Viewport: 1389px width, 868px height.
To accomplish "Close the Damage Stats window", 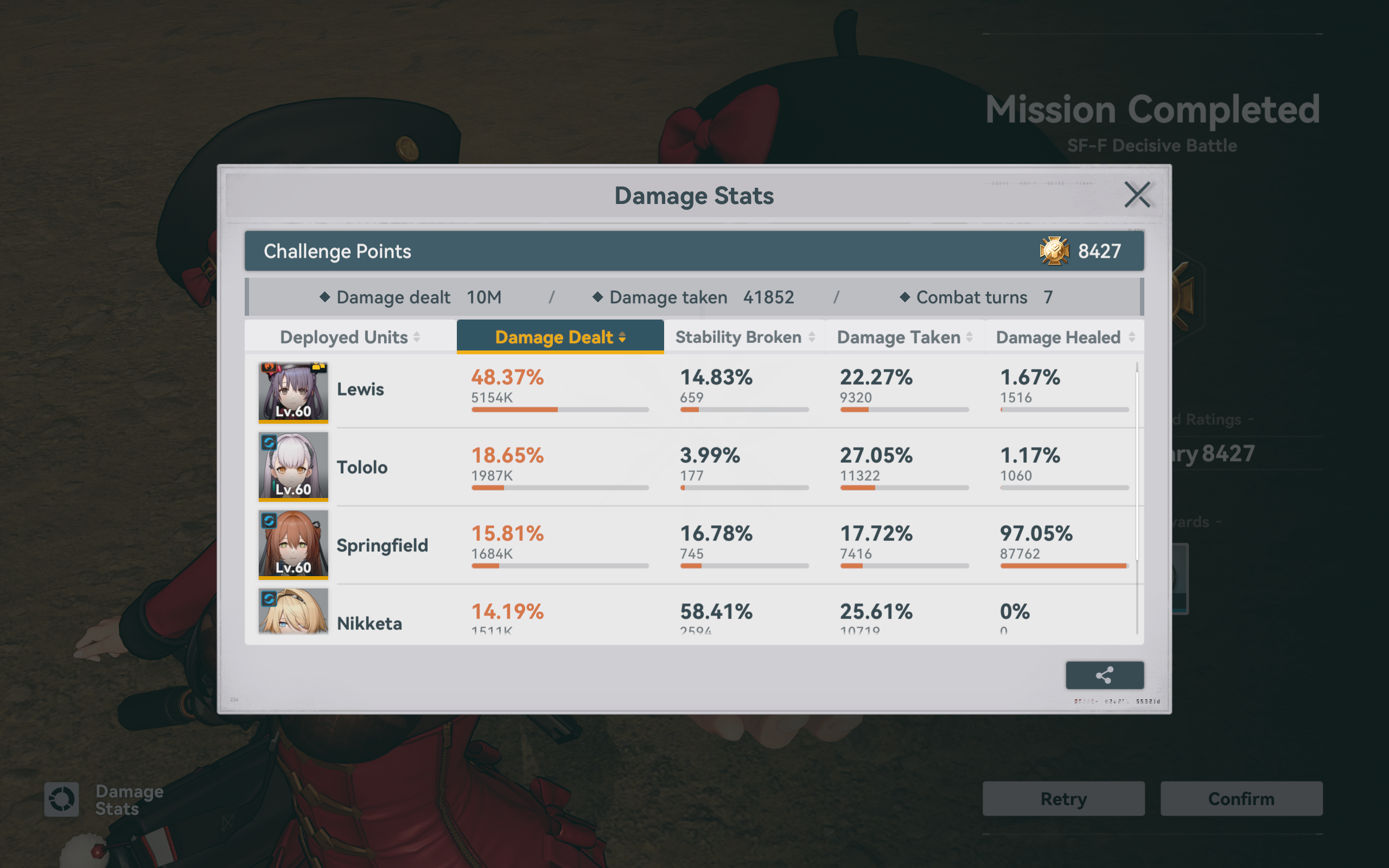I will point(1137,195).
